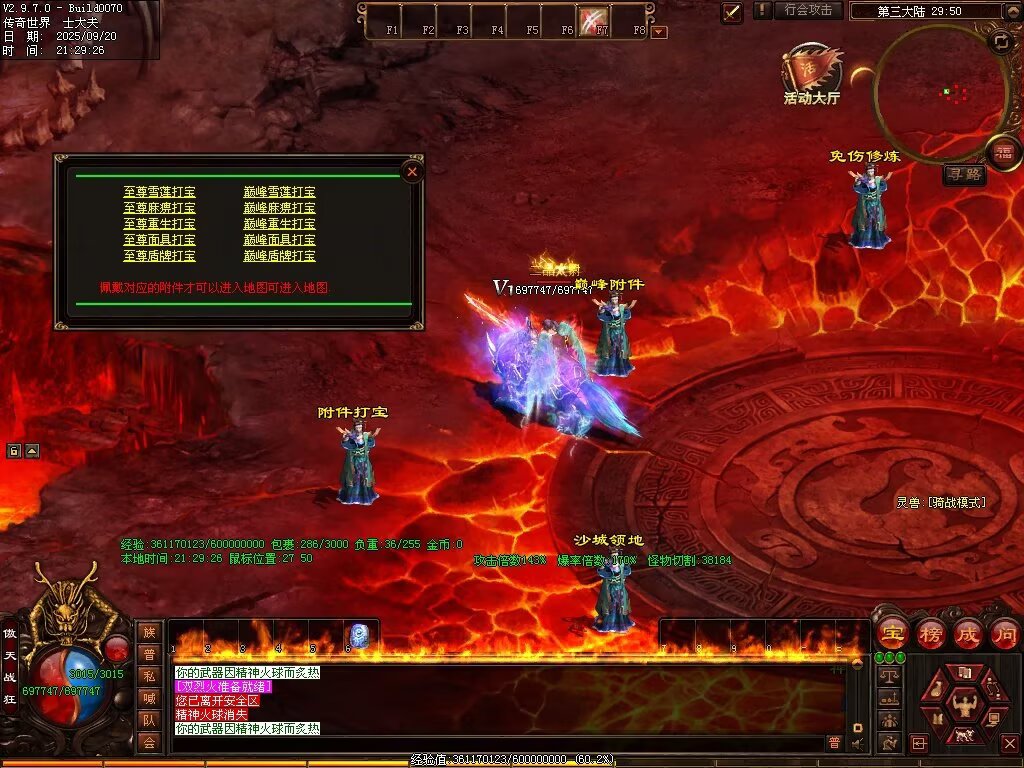Open the 活动大厅 activity hall flag icon
Screen dimensions: 1024x768
pos(811,72)
